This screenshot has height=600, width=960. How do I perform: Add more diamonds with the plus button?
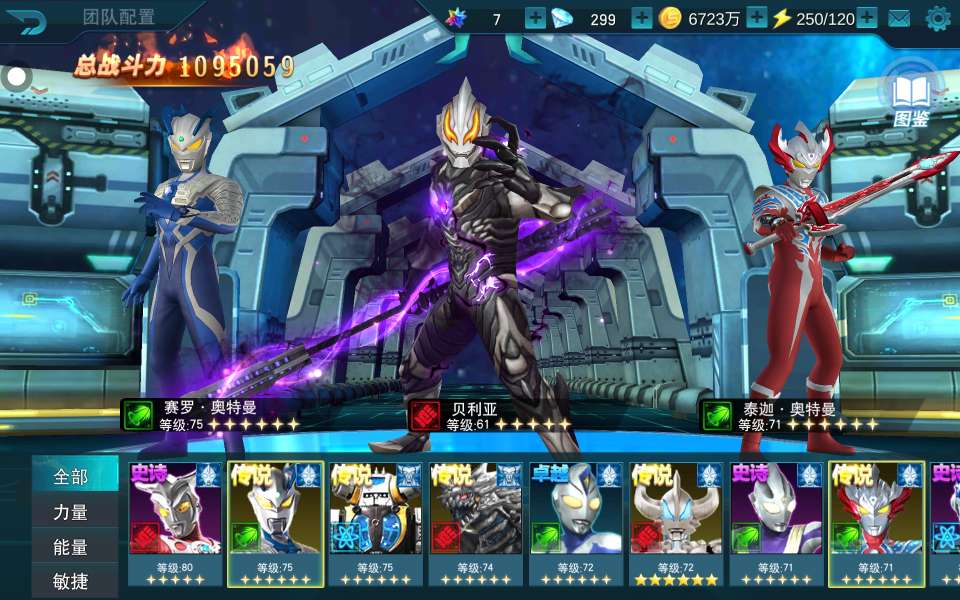[x=641, y=18]
